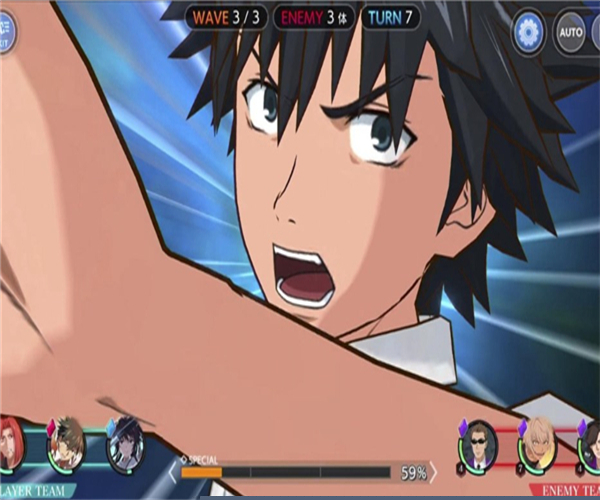Select the dark-haired player team portrait
The height and width of the screenshot is (500, 600).
click(126, 443)
